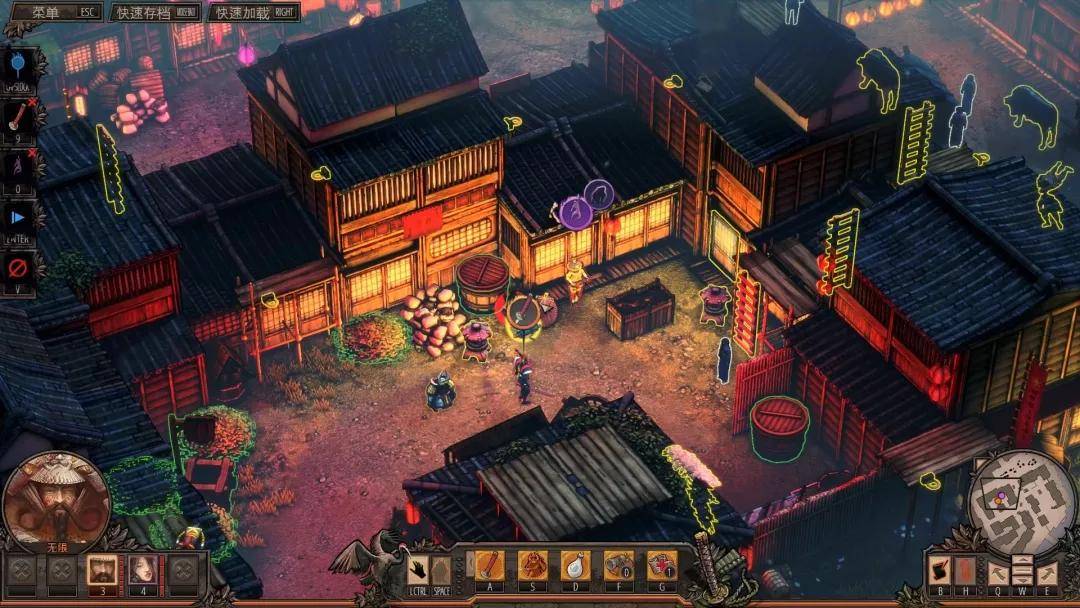Use the medical kit item labeled G
Viewport: 1080px width, 608px height.
pyautogui.click(x=661, y=566)
